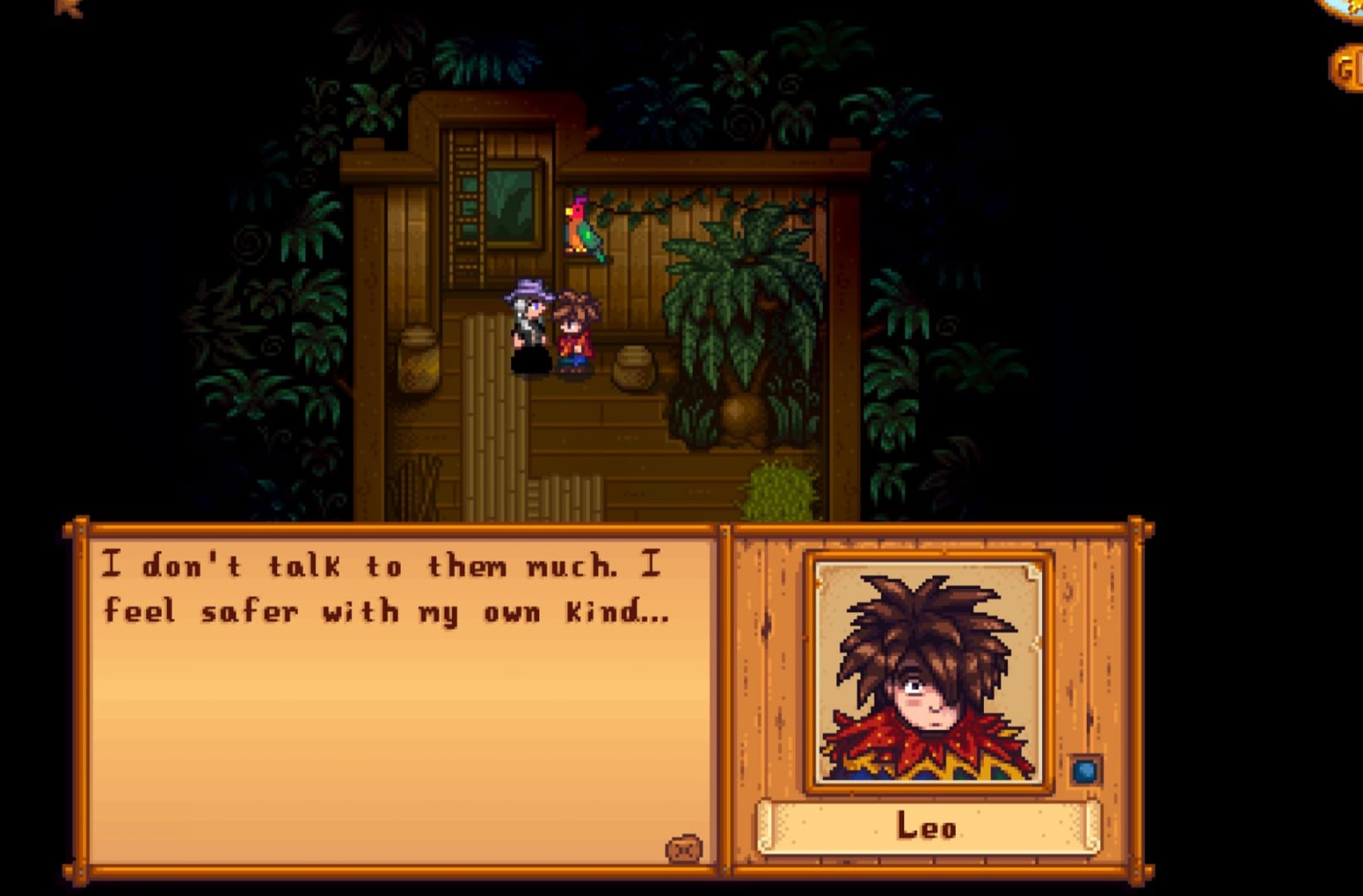Click Leo's character sprite in the treehouse

coord(577,332)
